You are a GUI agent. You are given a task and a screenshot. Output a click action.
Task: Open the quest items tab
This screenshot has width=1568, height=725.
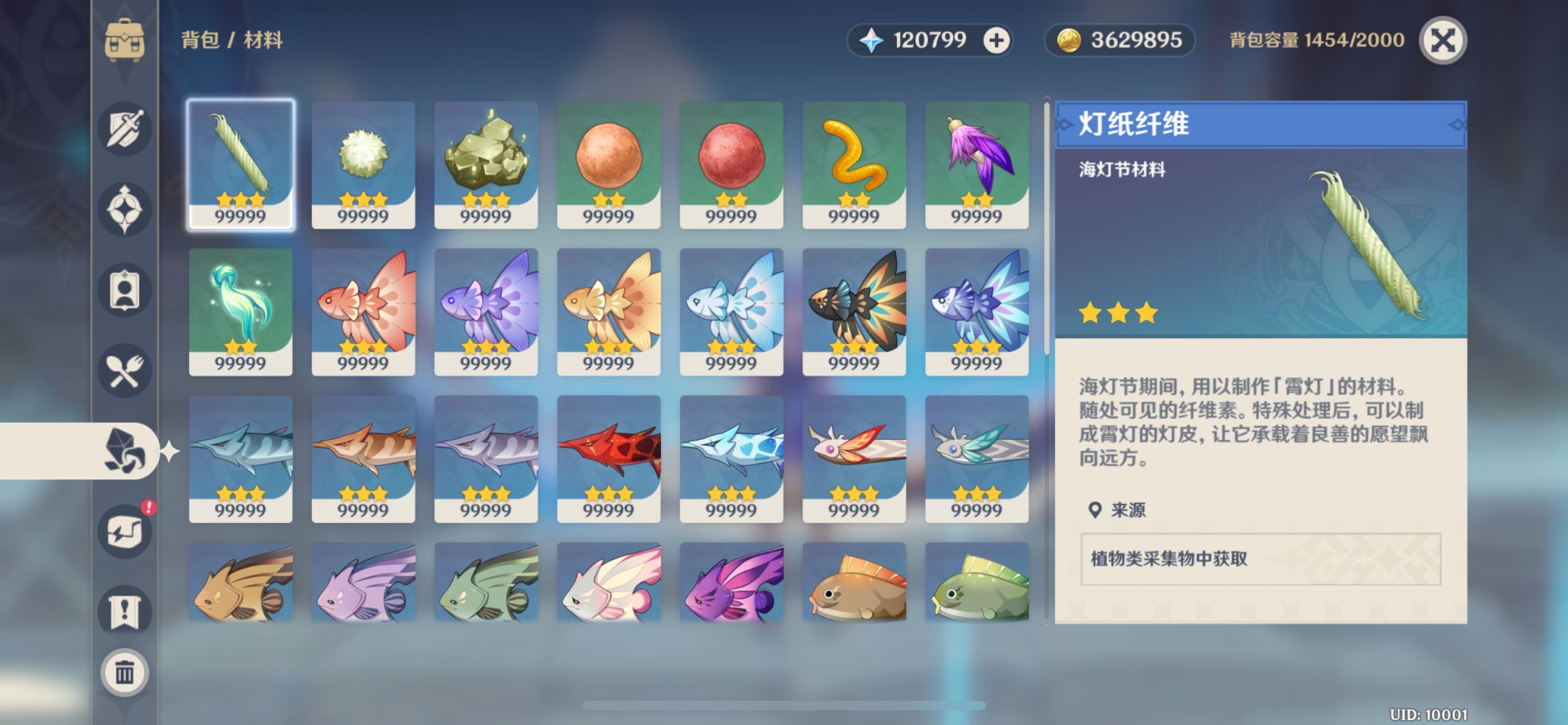click(x=124, y=612)
